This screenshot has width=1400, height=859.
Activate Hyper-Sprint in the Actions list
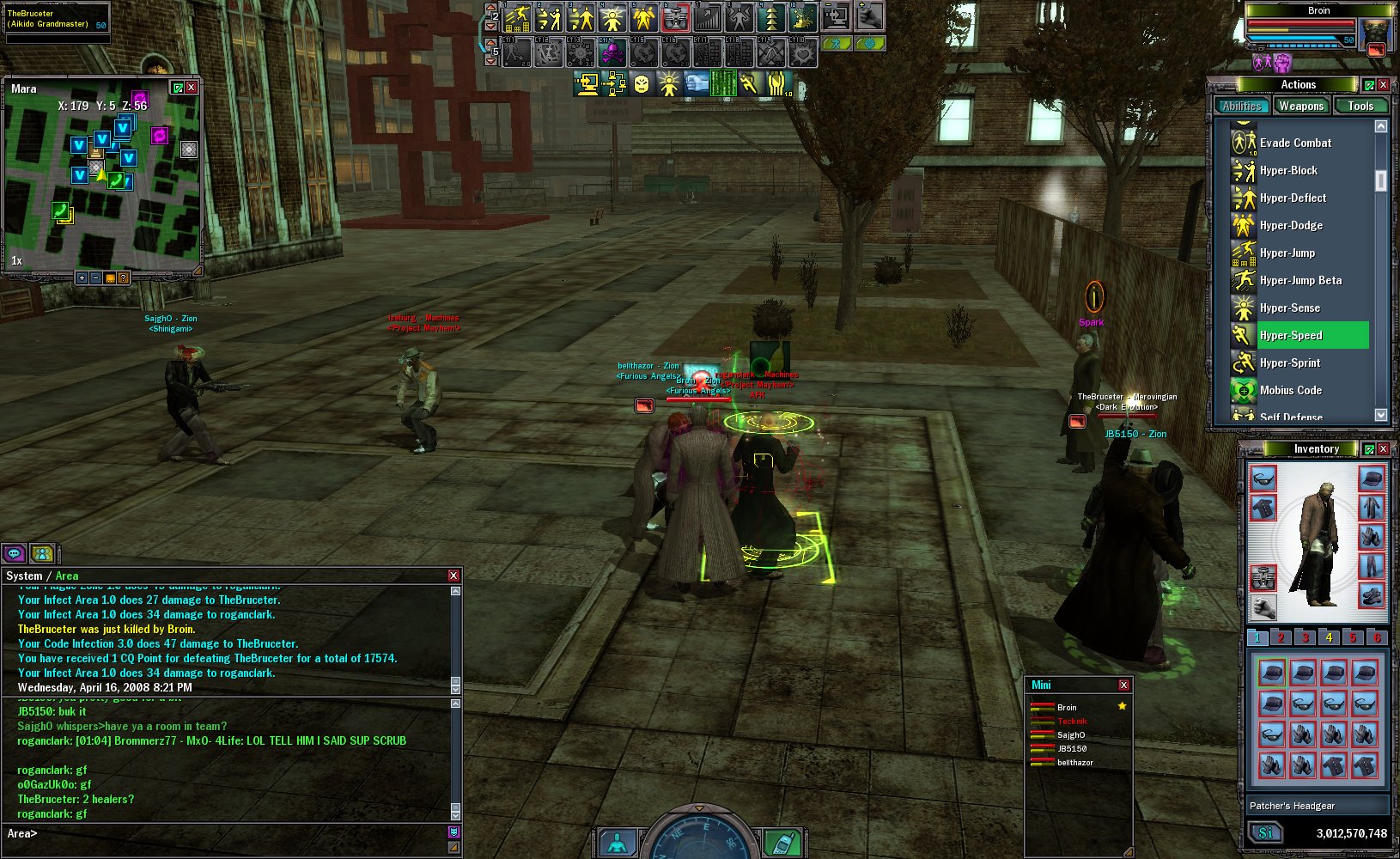tap(1289, 362)
